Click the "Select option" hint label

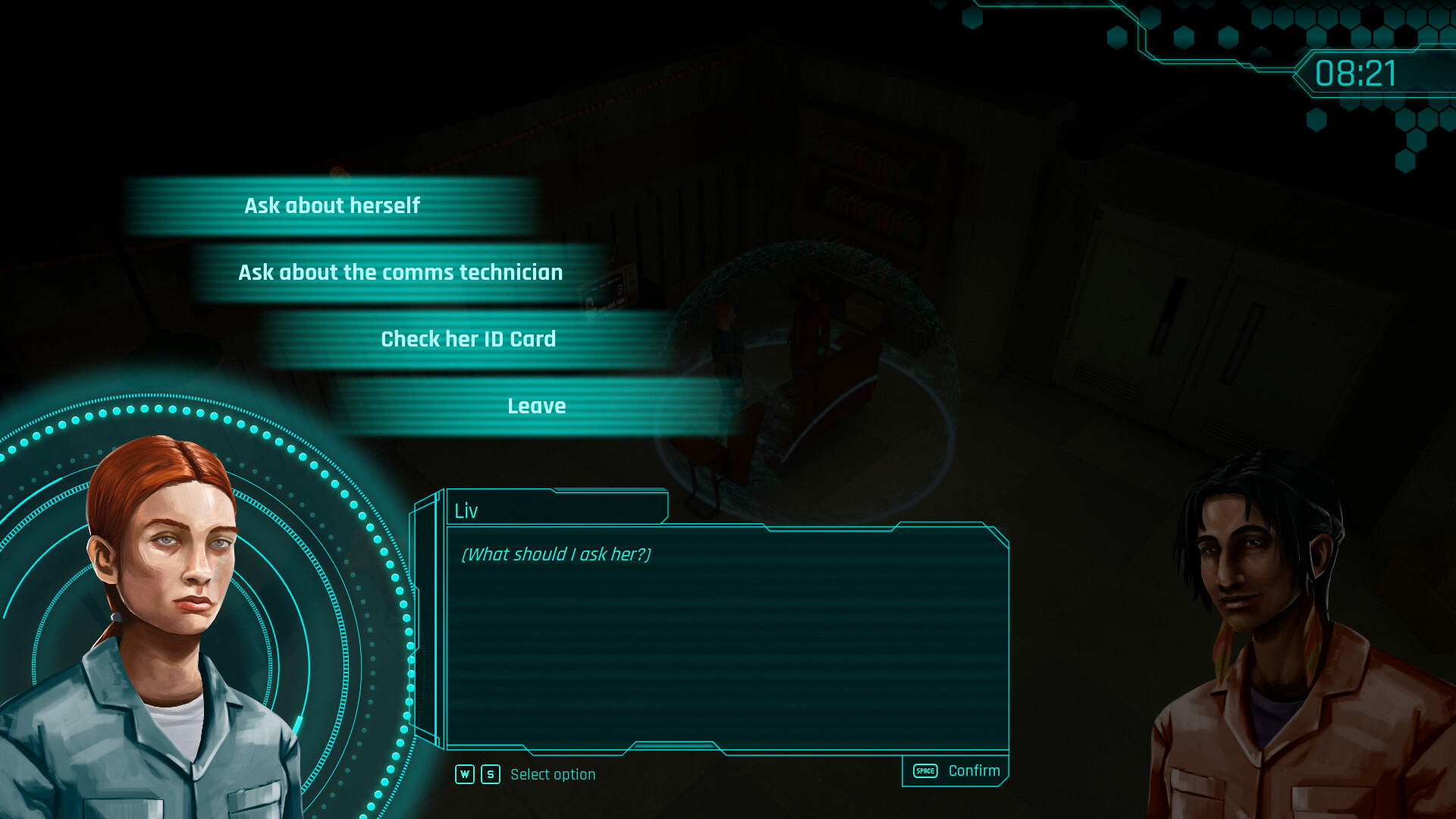point(553,774)
